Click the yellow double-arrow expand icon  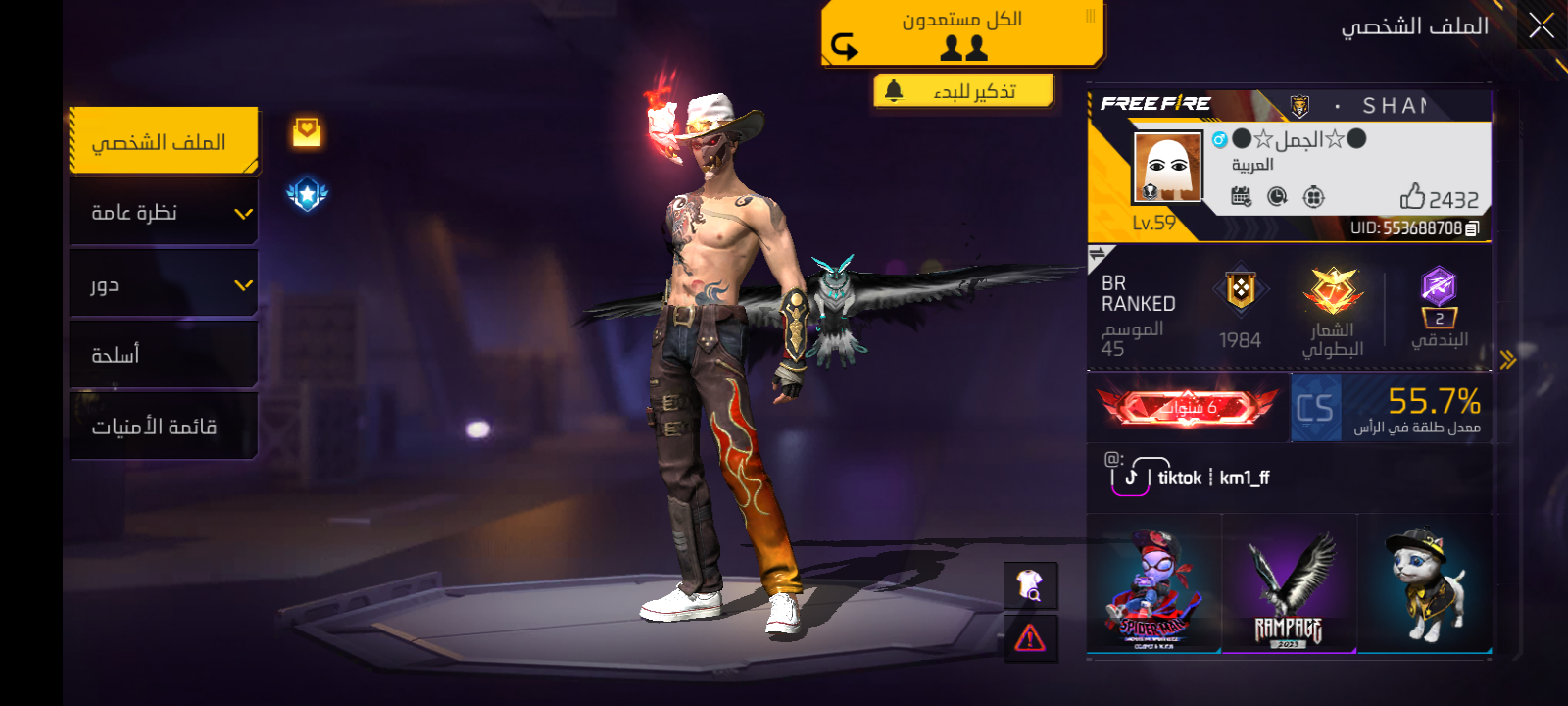[1507, 360]
